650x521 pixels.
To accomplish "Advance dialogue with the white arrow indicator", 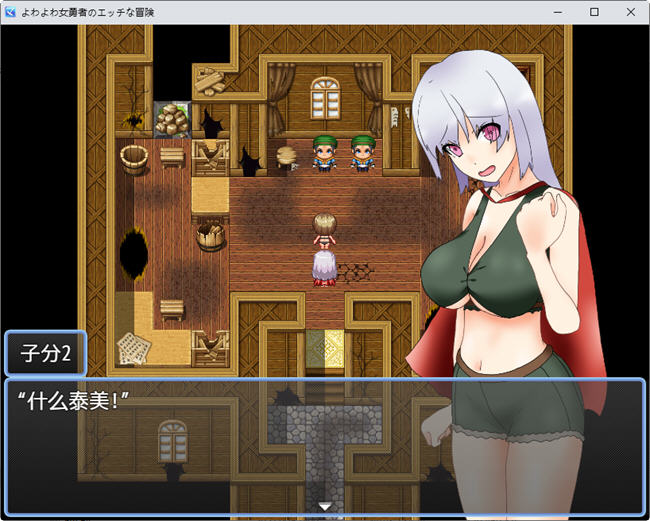I will (x=324, y=507).
